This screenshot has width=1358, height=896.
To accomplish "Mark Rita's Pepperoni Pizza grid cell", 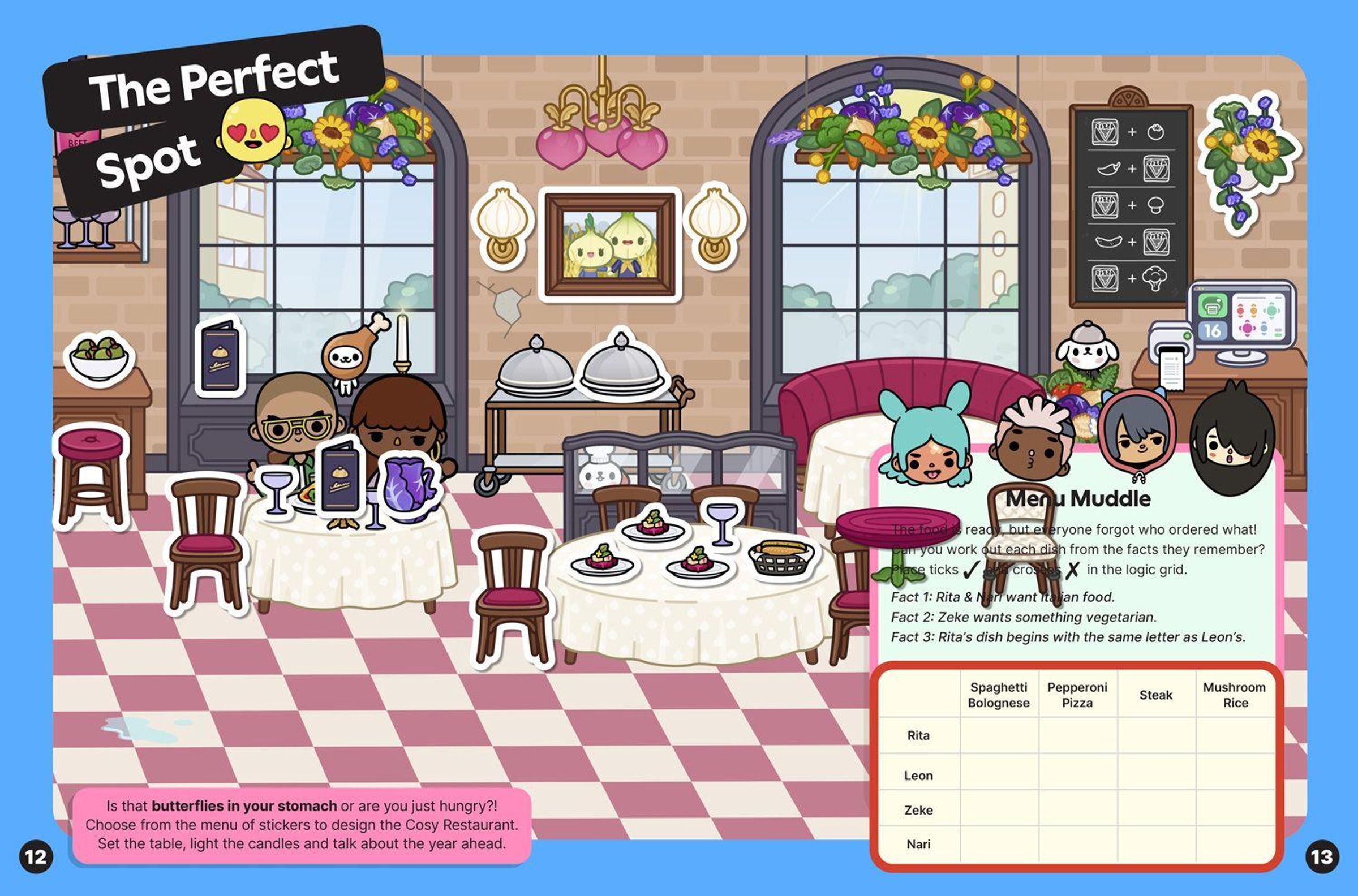I will pos(1077,735).
